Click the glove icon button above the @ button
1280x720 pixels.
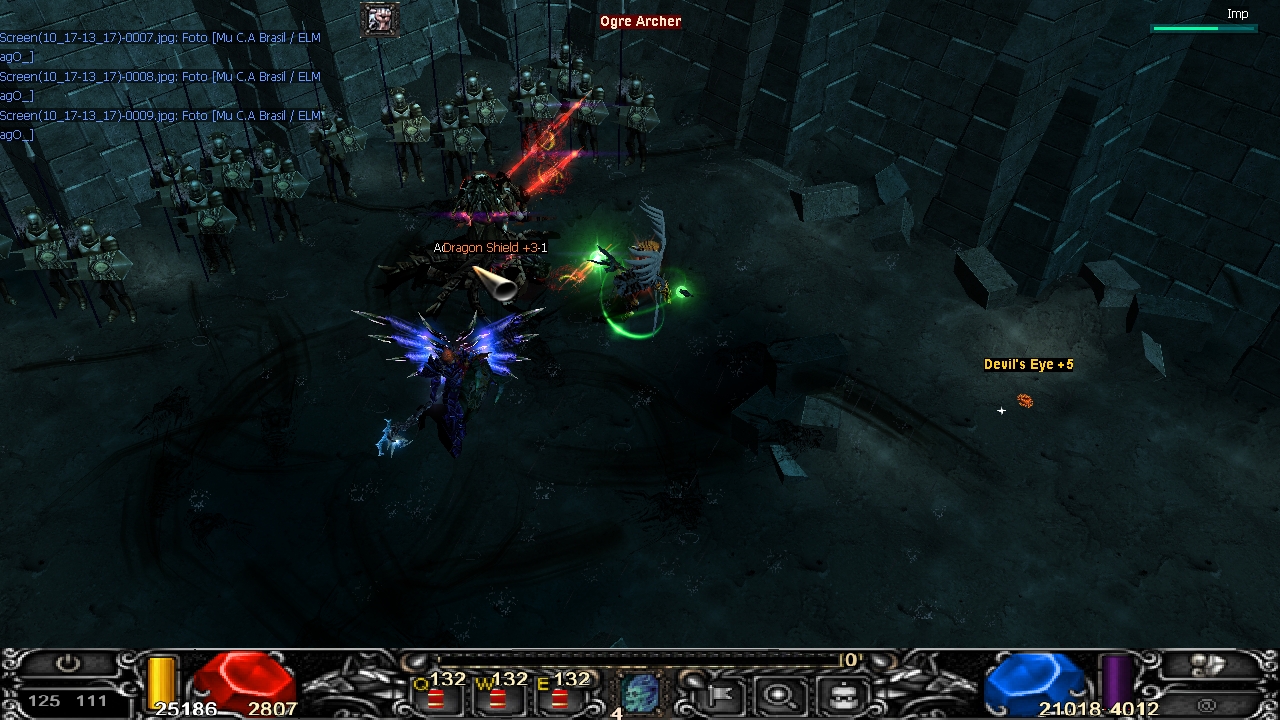(1210, 664)
